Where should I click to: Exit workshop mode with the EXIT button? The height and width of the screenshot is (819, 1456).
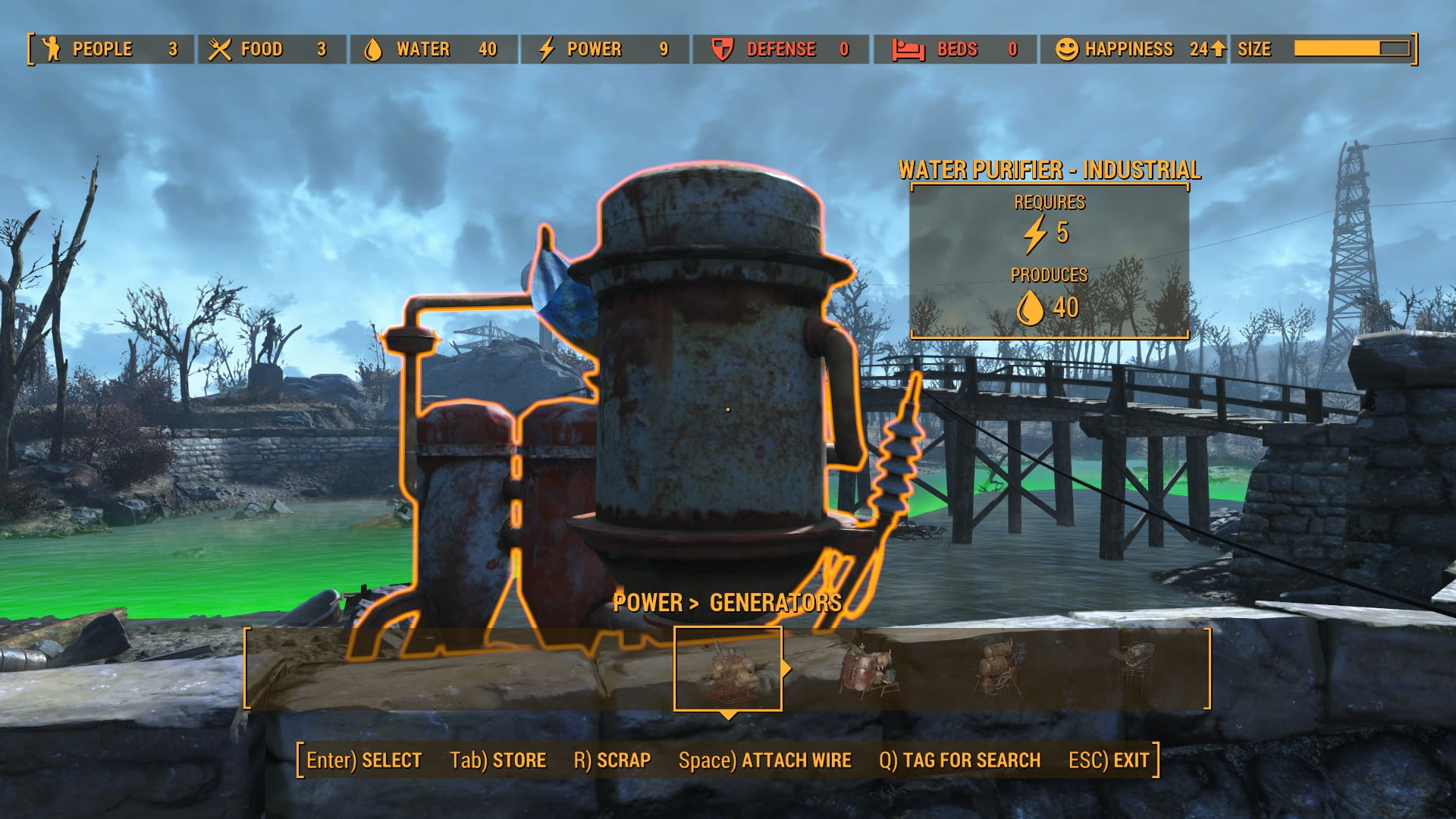[x=1109, y=761]
